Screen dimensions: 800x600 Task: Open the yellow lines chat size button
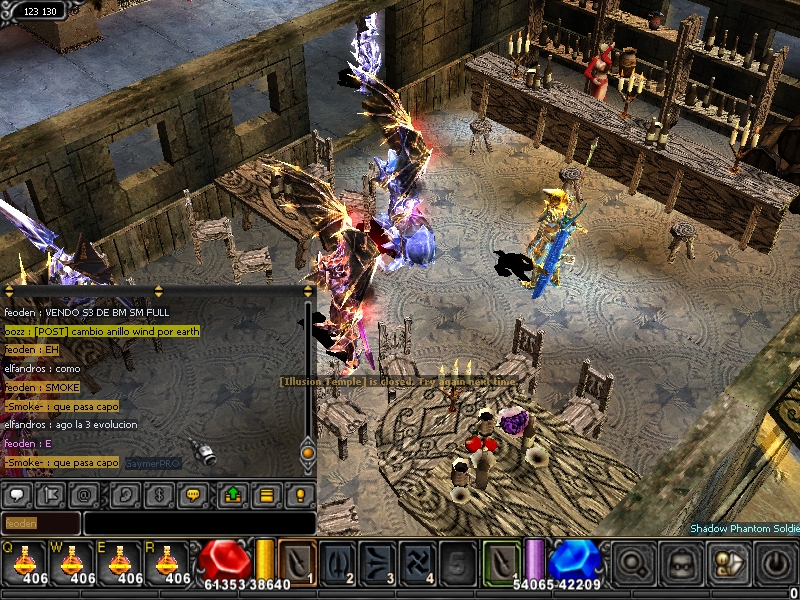266,494
